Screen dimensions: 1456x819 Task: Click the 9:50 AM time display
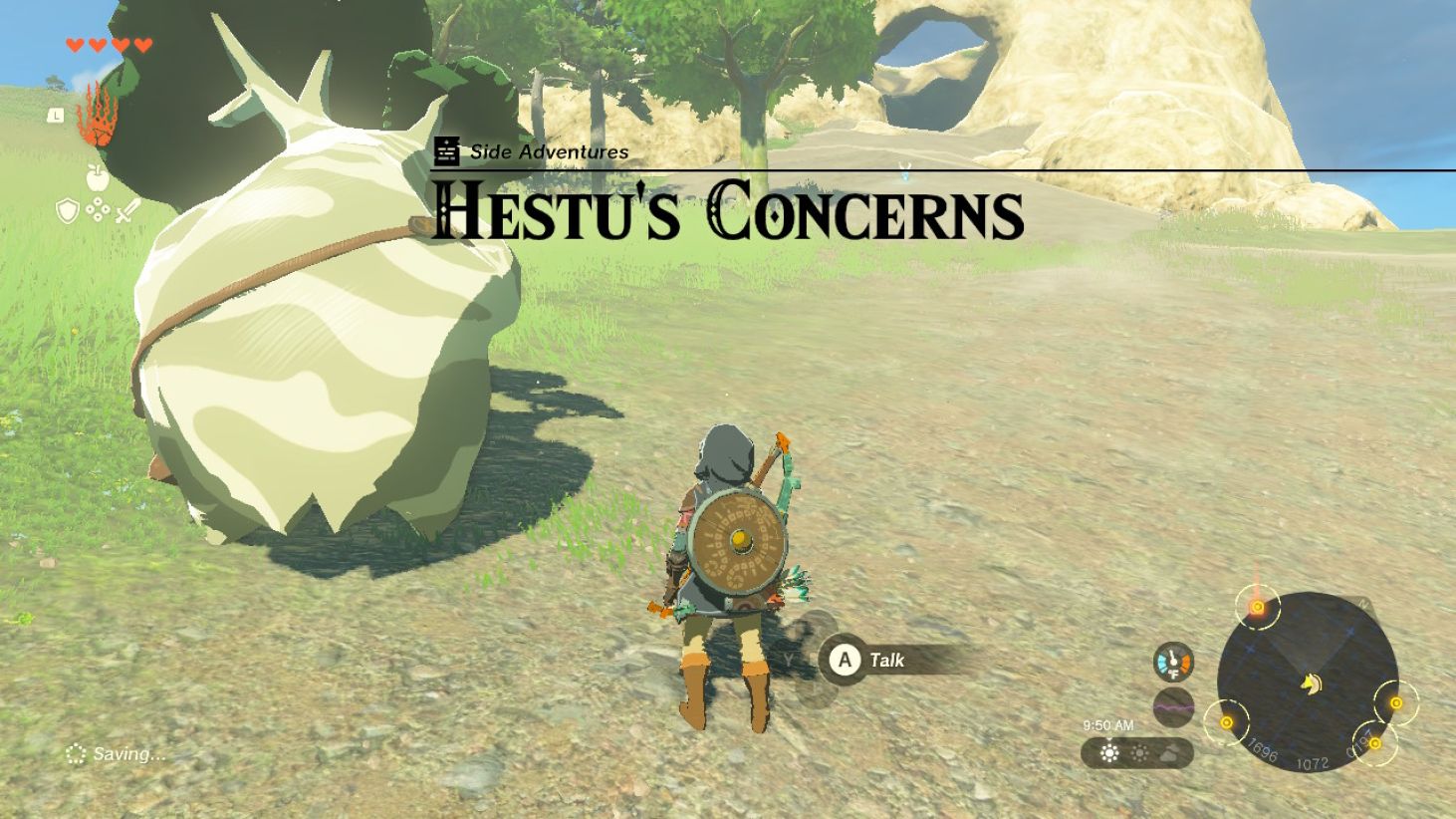[1108, 723]
